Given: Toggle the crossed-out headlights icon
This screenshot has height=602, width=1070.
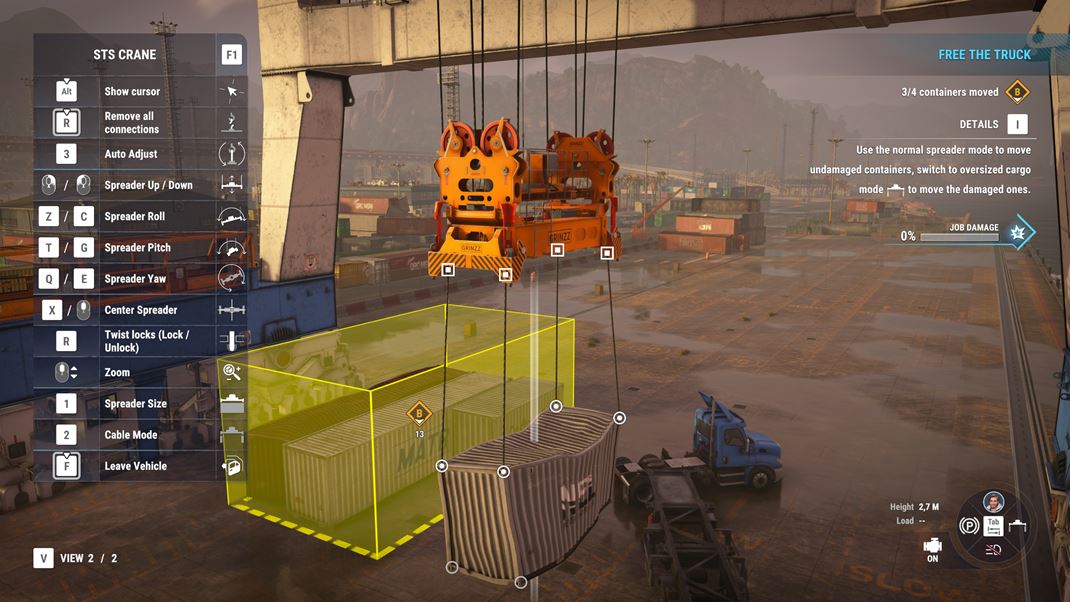Looking at the screenshot, I should point(994,549).
